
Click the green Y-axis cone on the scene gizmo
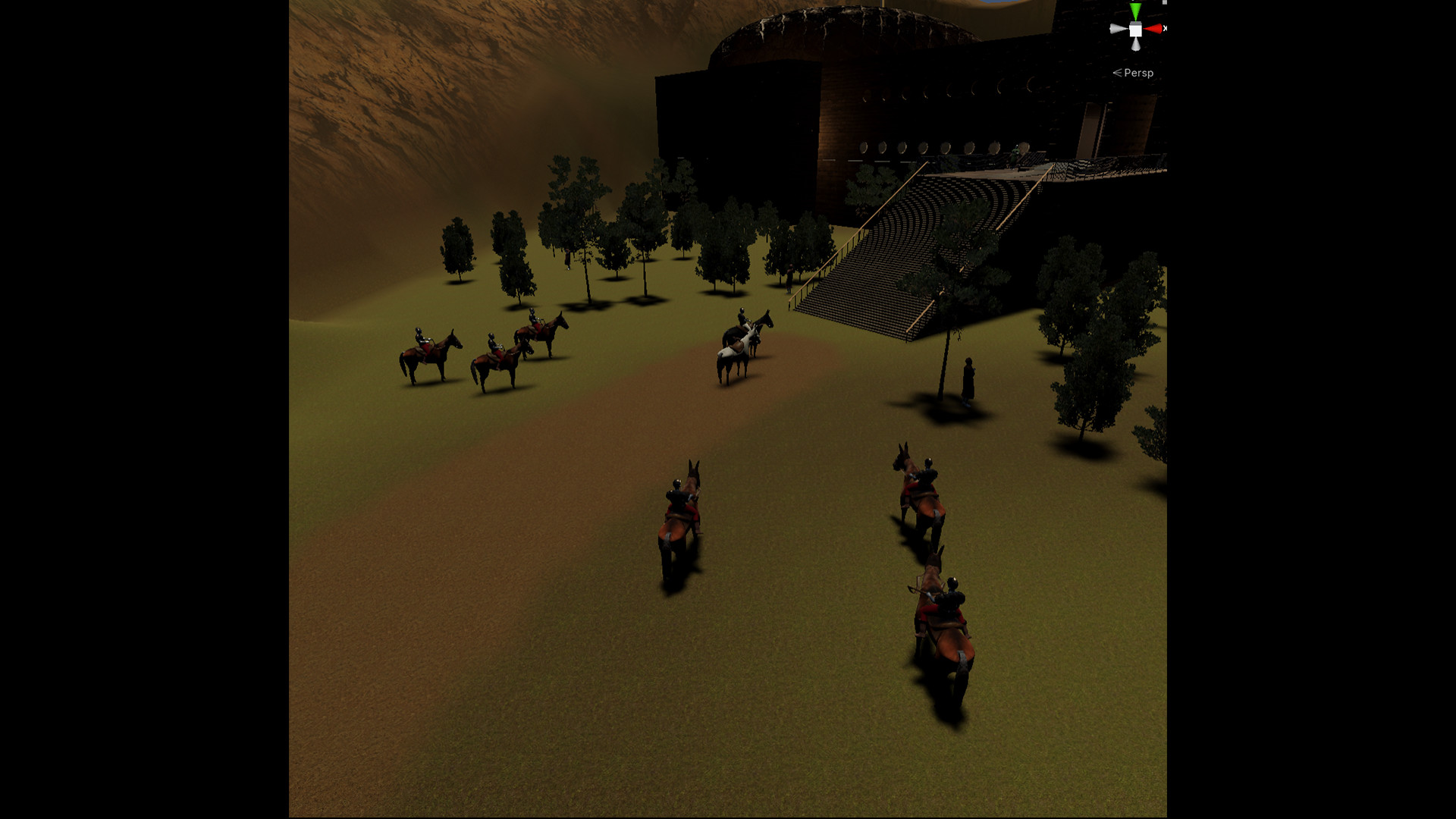click(1135, 11)
